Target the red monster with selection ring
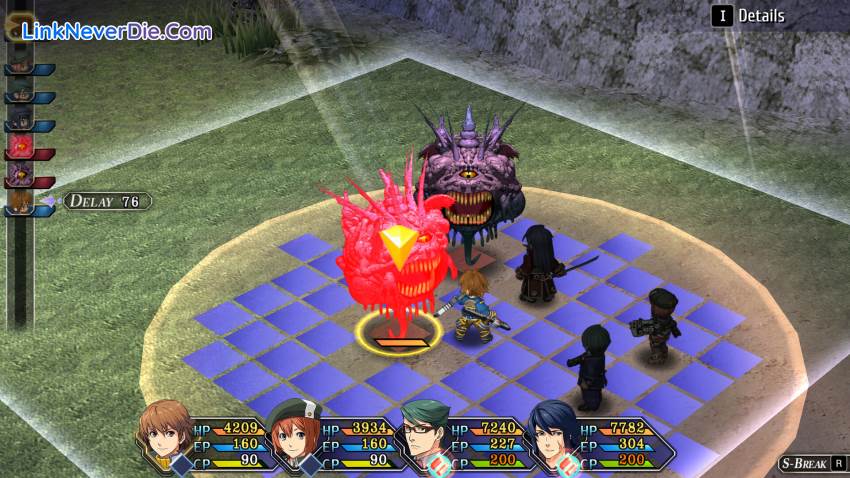The image size is (850, 478). point(388,255)
